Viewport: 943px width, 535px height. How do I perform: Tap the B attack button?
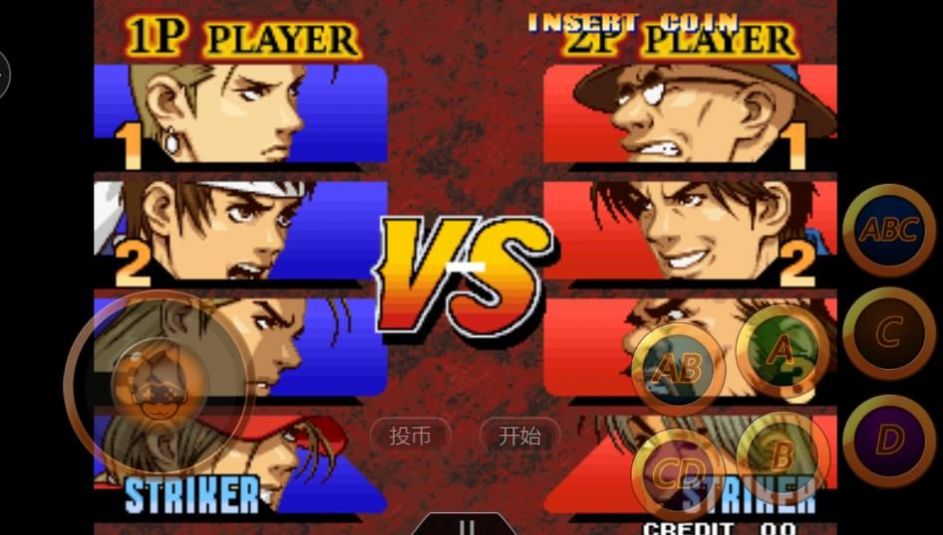tap(782, 456)
